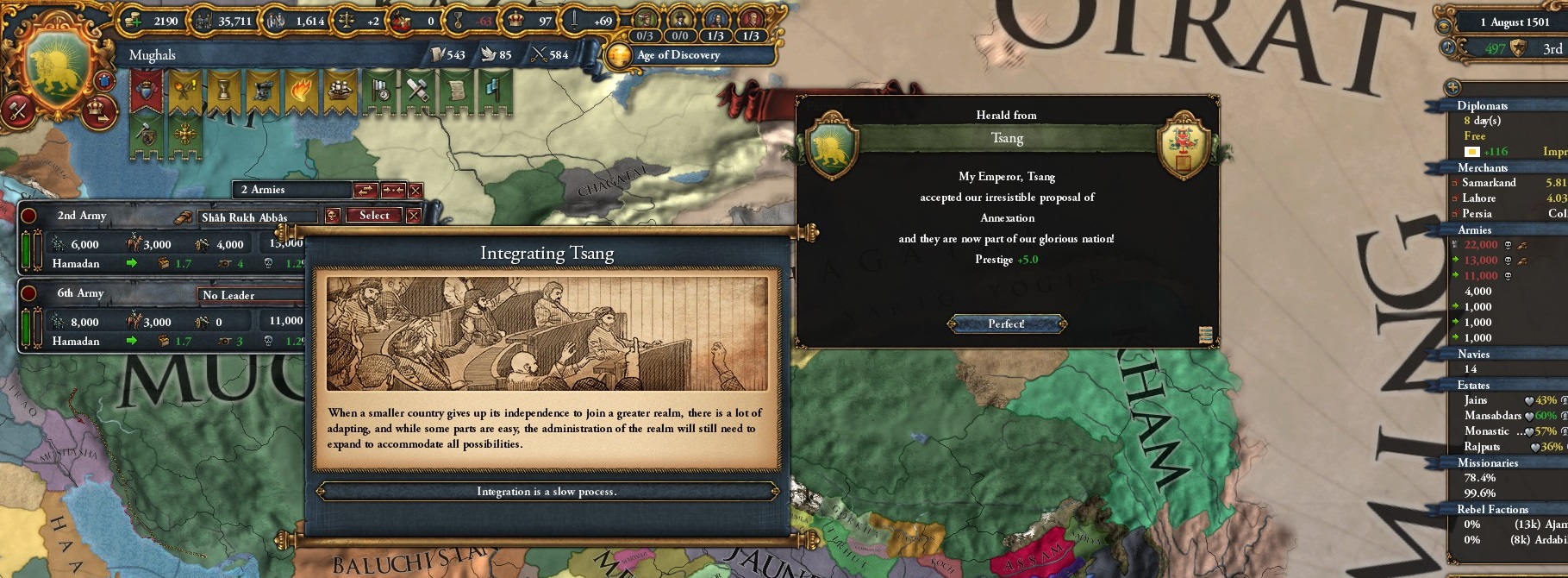The height and width of the screenshot is (578, 1568).
Task: Remove 2nd Army from the selection
Action: pos(414,216)
